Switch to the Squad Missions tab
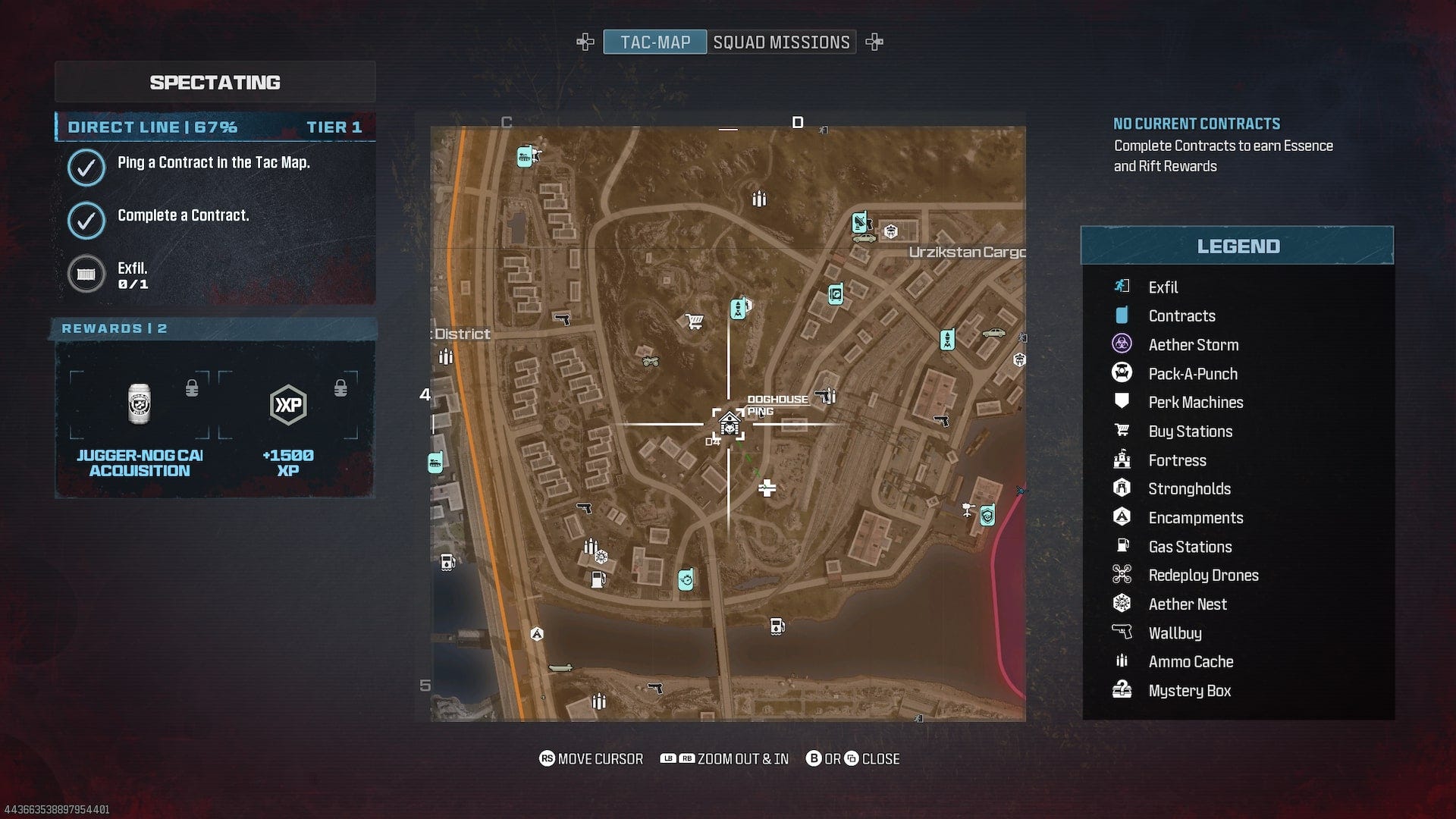The height and width of the screenshot is (819, 1456). click(781, 42)
